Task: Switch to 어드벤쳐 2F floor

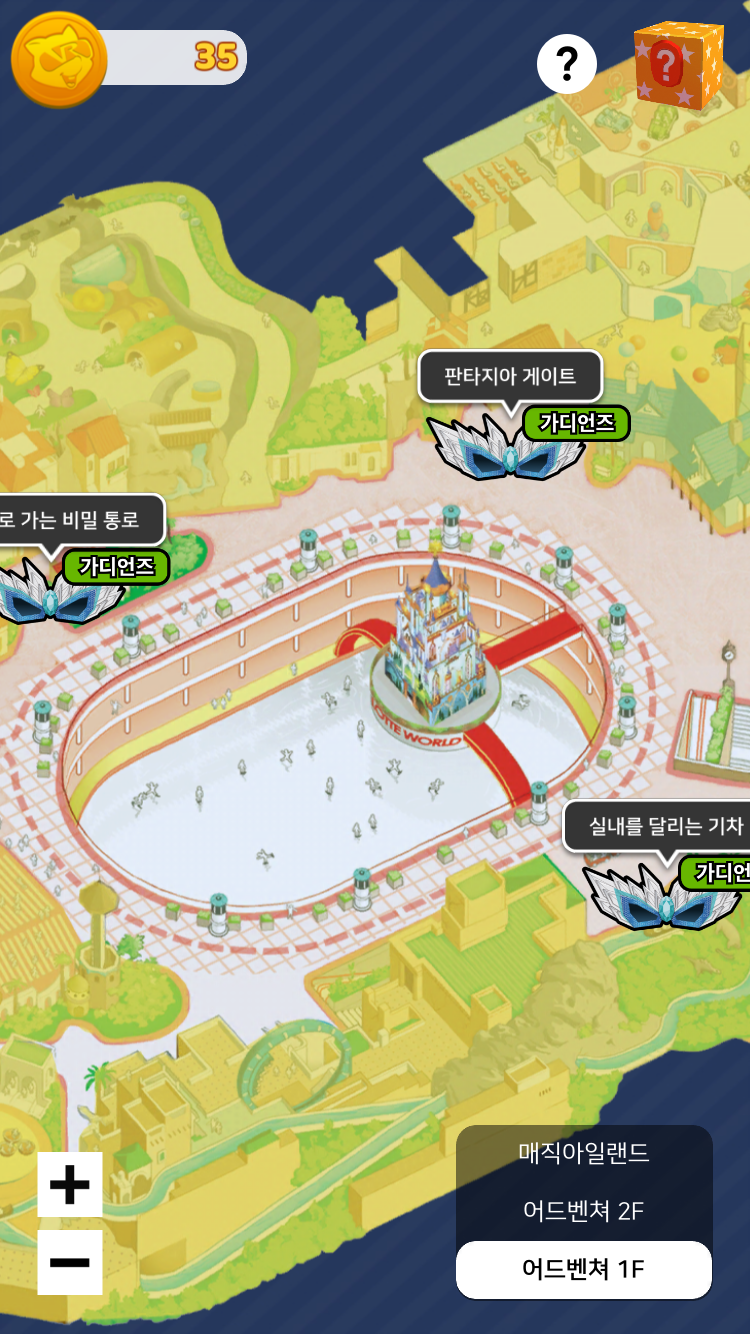Action: pos(584,1211)
